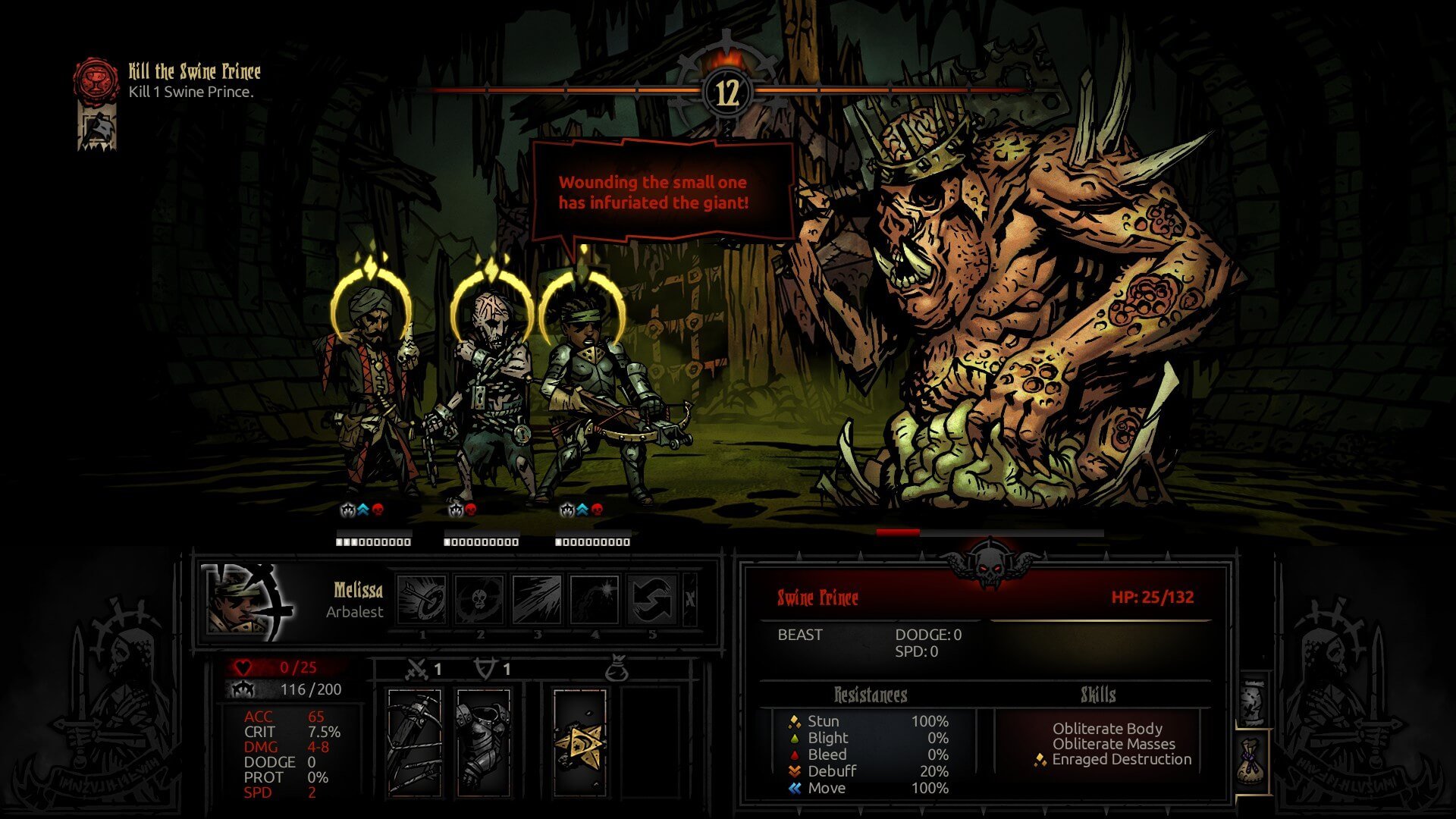Select the golden star trinket slot
Viewport: 1456px width, 819px height.
click(580, 742)
